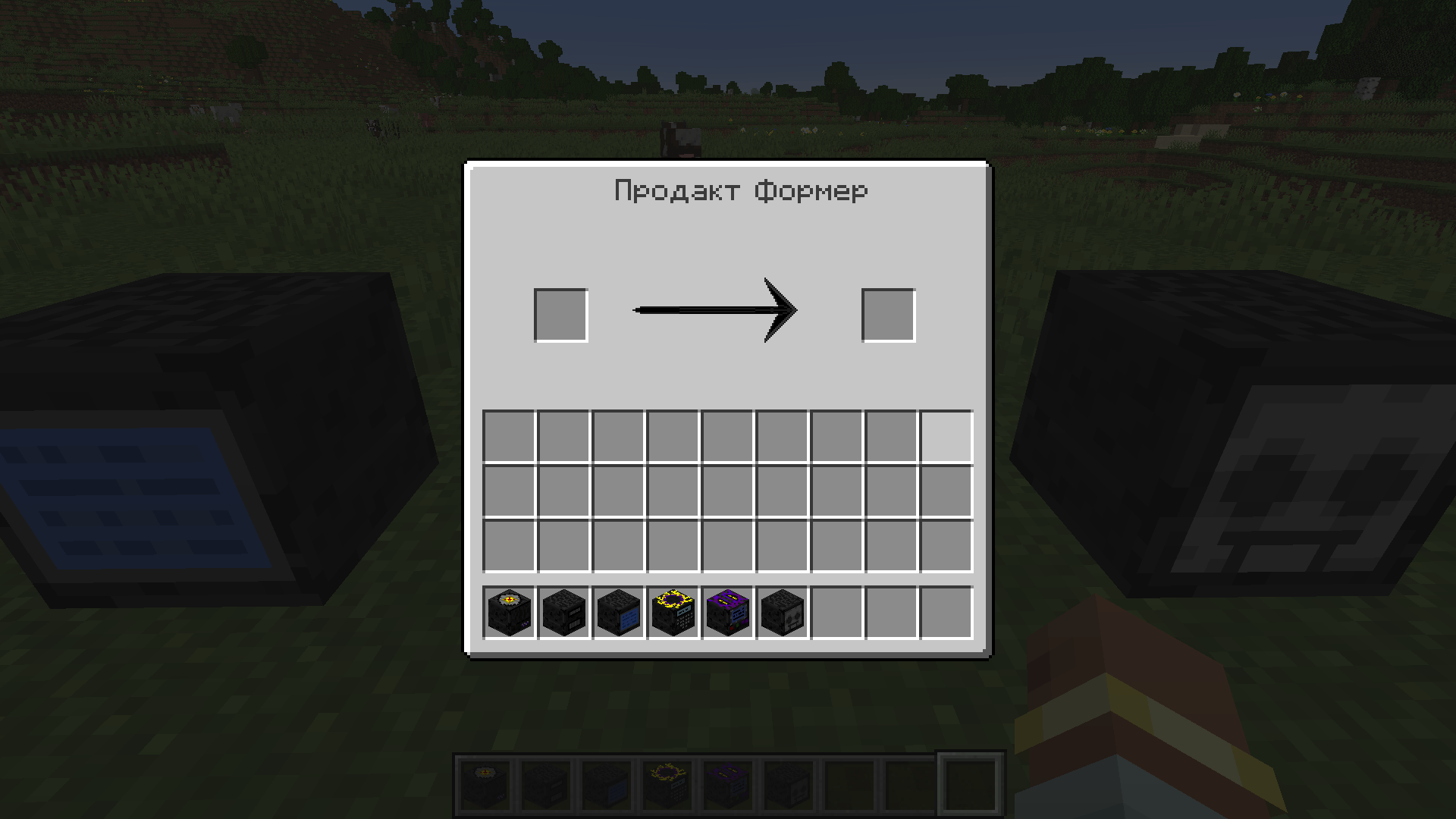Click the empty slot beside the machine blocks
Image resolution: width=1456 pixels, height=819 pixels.
pyautogui.click(x=836, y=612)
